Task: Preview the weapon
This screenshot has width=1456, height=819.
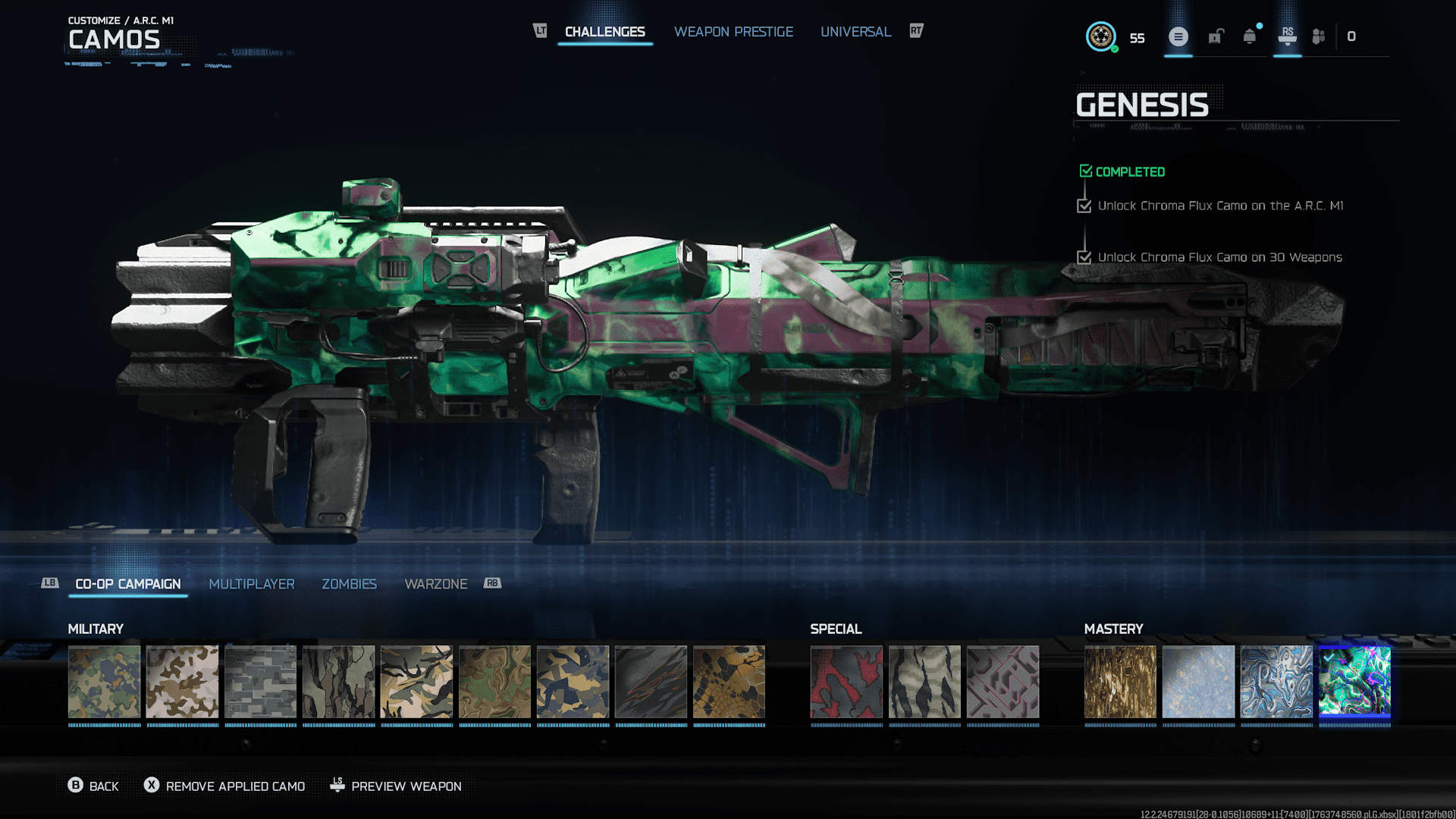Action: click(396, 786)
